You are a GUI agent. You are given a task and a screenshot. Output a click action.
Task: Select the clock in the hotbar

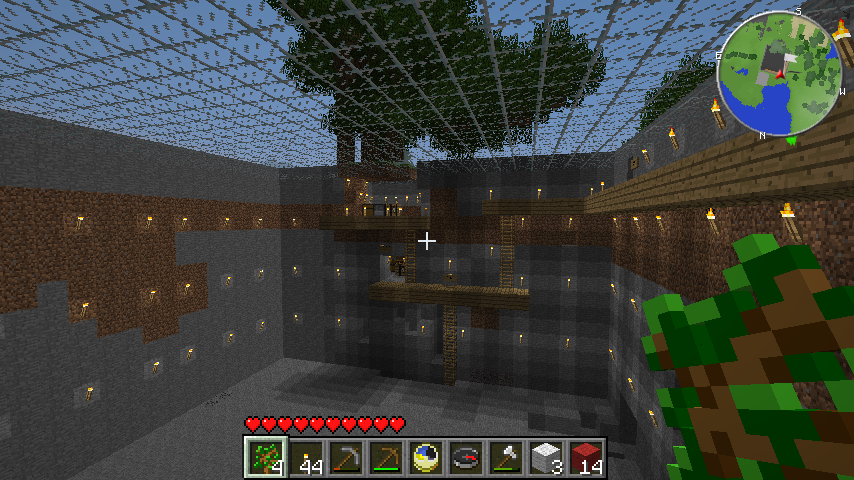click(x=426, y=457)
